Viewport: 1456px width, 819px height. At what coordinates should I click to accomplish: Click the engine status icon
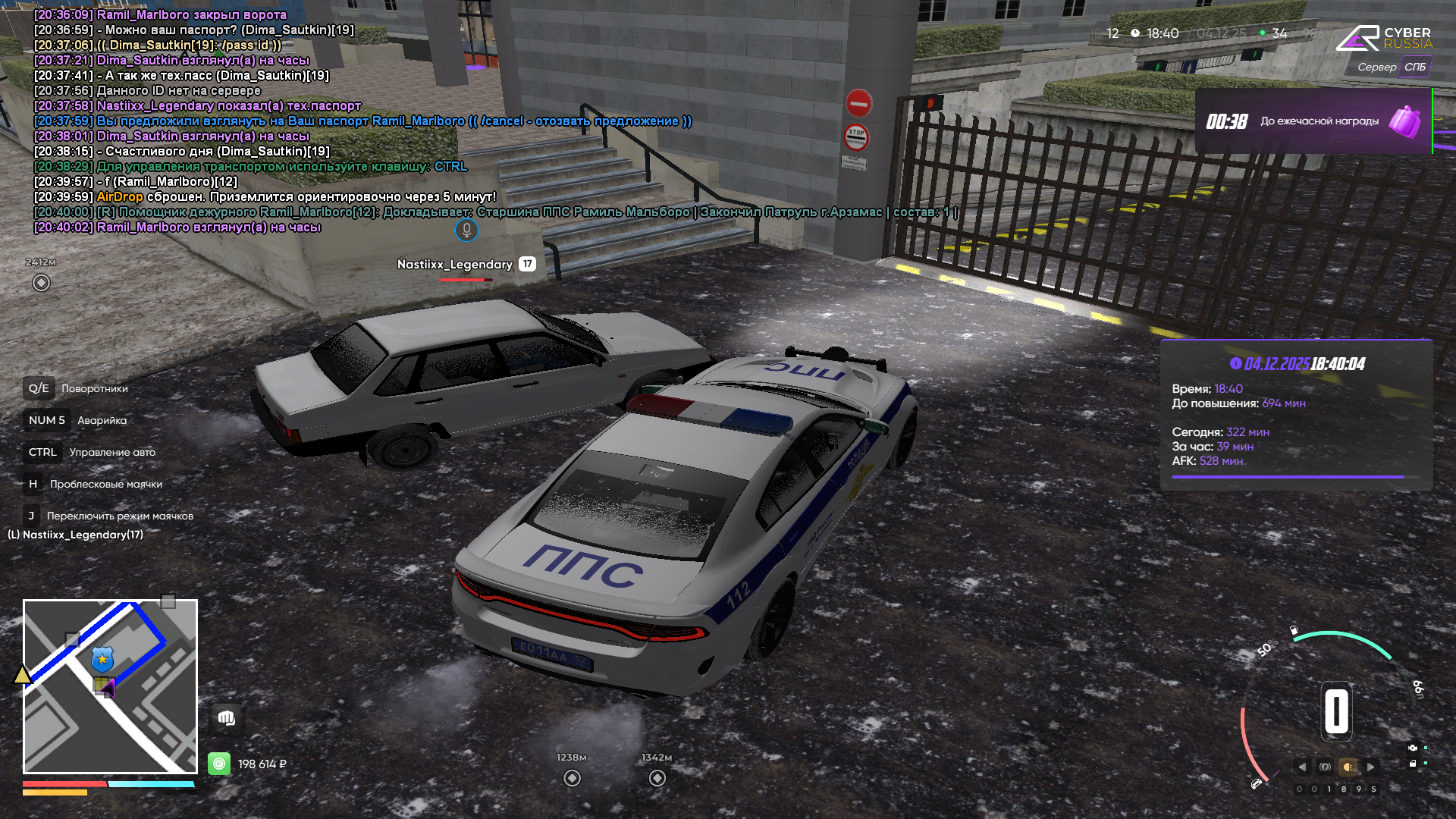point(1413,748)
